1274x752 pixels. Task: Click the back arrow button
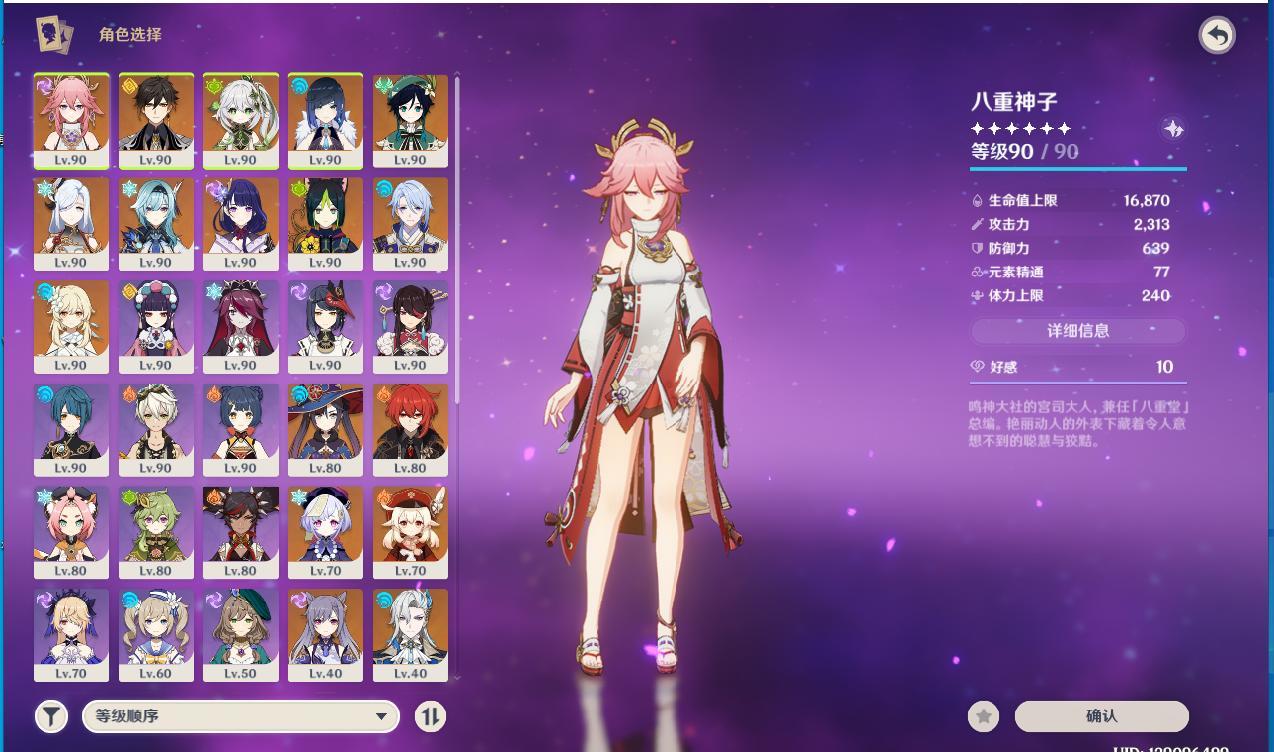pos(1217,36)
